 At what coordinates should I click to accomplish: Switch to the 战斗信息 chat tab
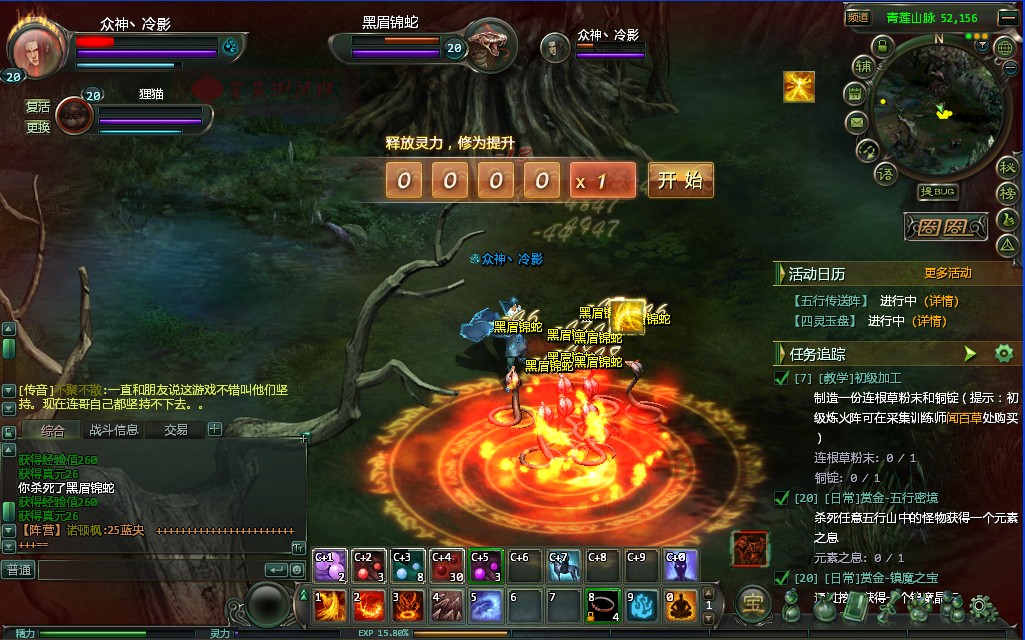114,430
